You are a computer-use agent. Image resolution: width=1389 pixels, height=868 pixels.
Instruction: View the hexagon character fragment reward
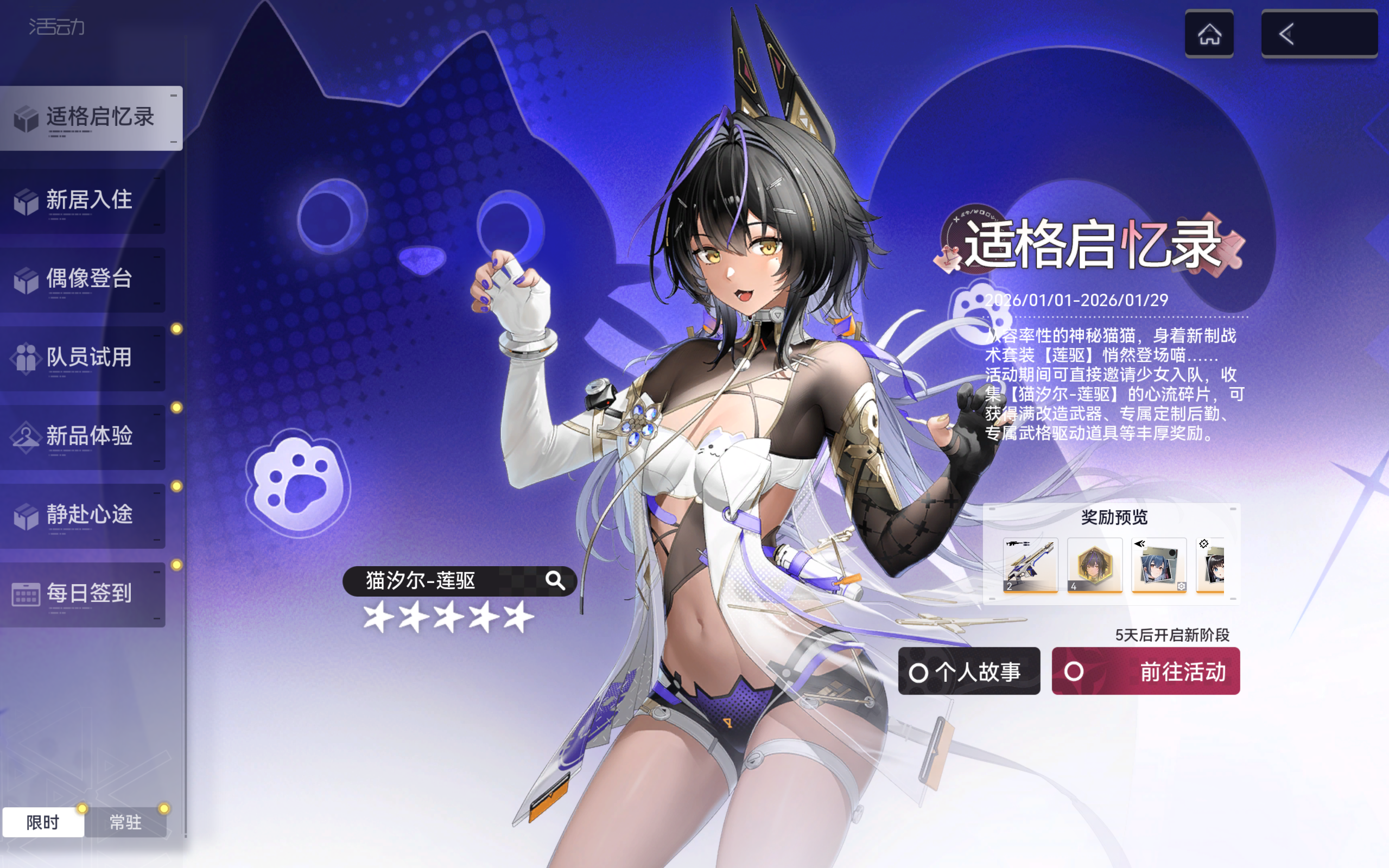(1095, 565)
